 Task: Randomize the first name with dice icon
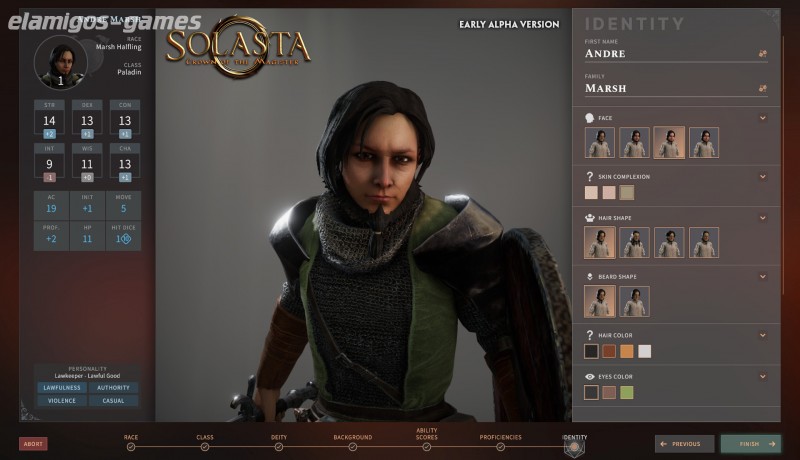pos(762,54)
